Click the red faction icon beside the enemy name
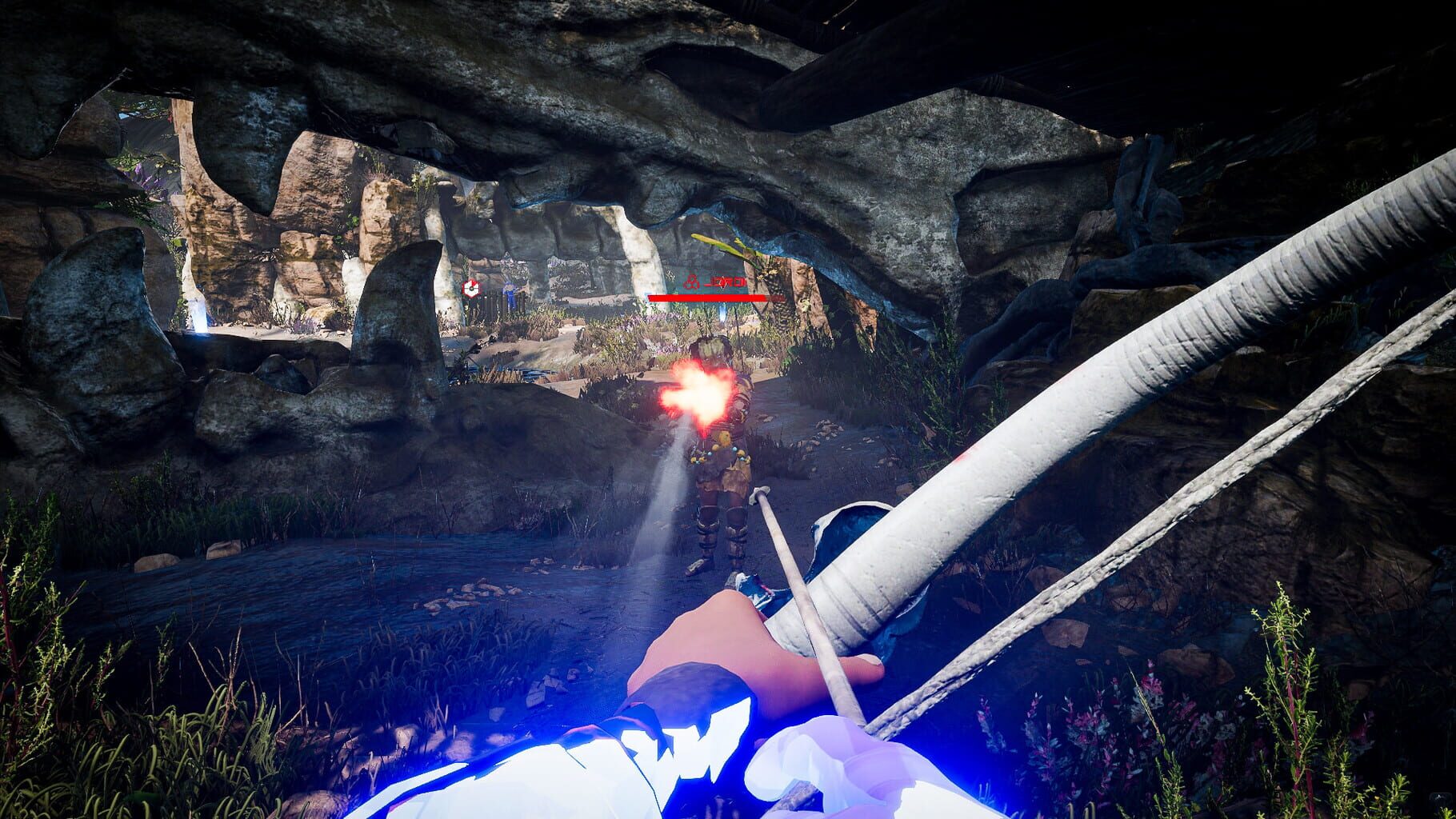The image size is (1456, 819). pos(692,282)
